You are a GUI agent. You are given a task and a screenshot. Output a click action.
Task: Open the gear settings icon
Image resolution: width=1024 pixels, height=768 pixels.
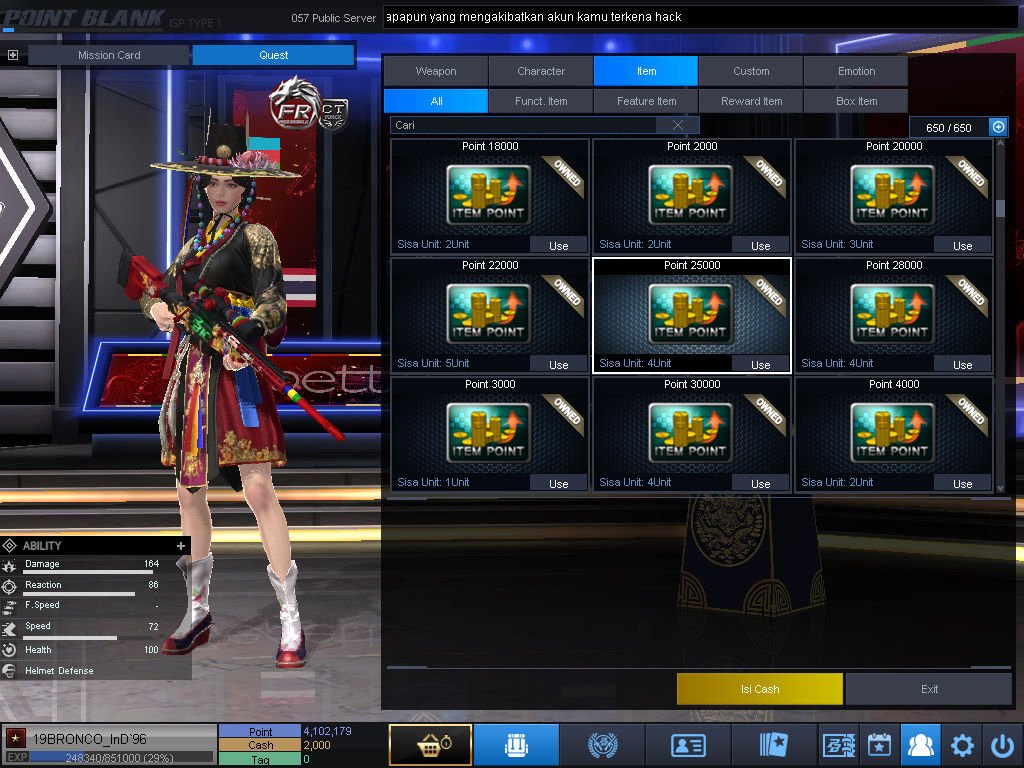tap(962, 745)
